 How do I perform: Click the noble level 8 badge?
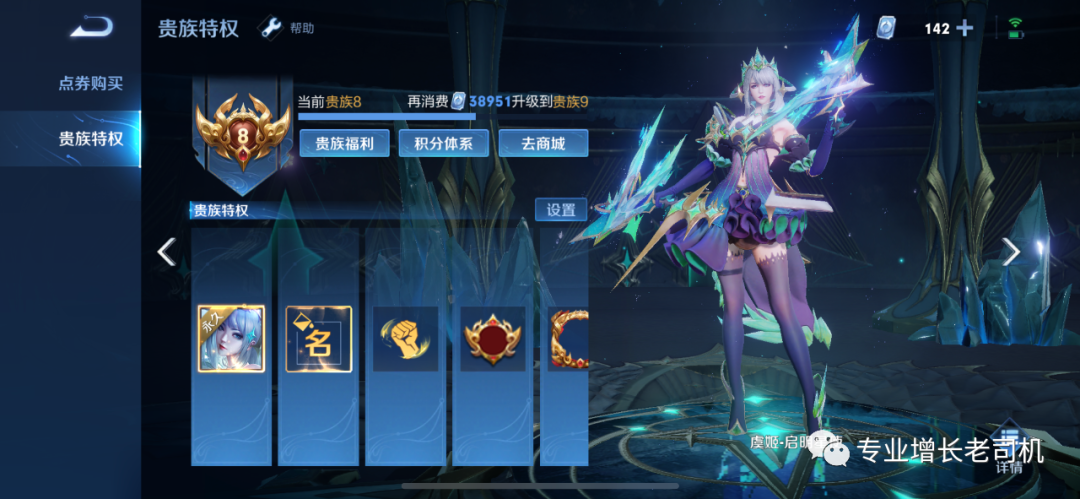(x=242, y=135)
